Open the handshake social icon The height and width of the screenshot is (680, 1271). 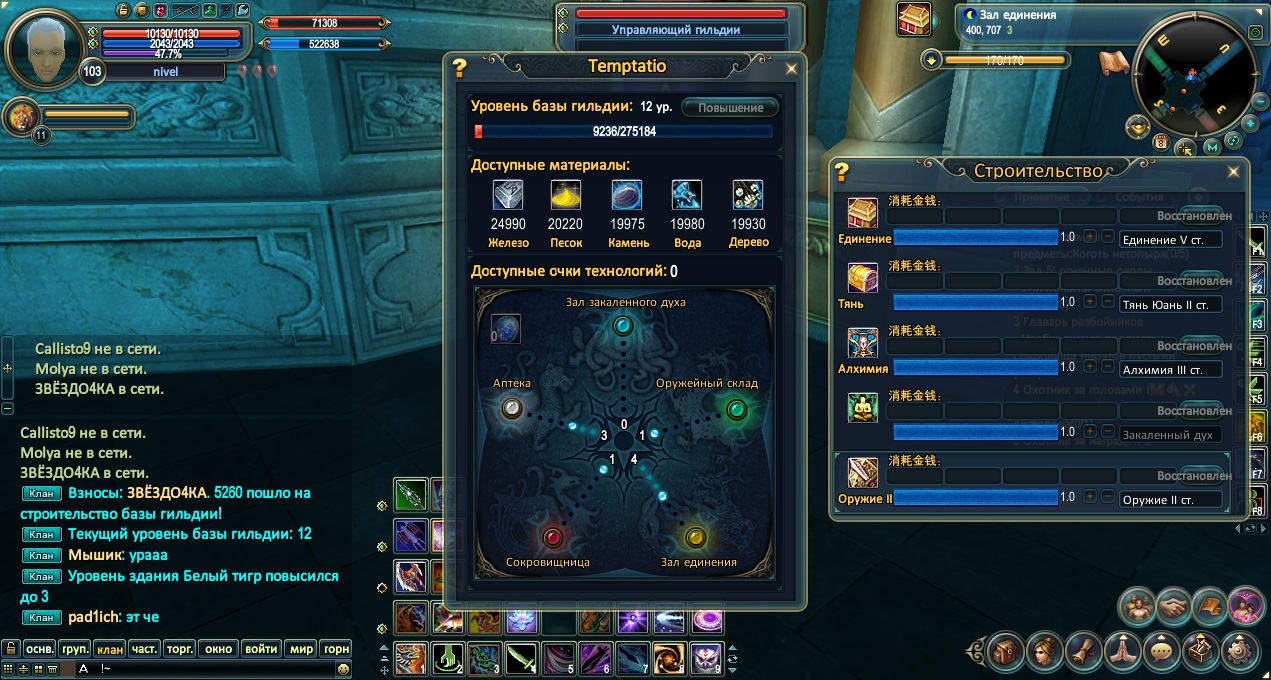point(1174,607)
